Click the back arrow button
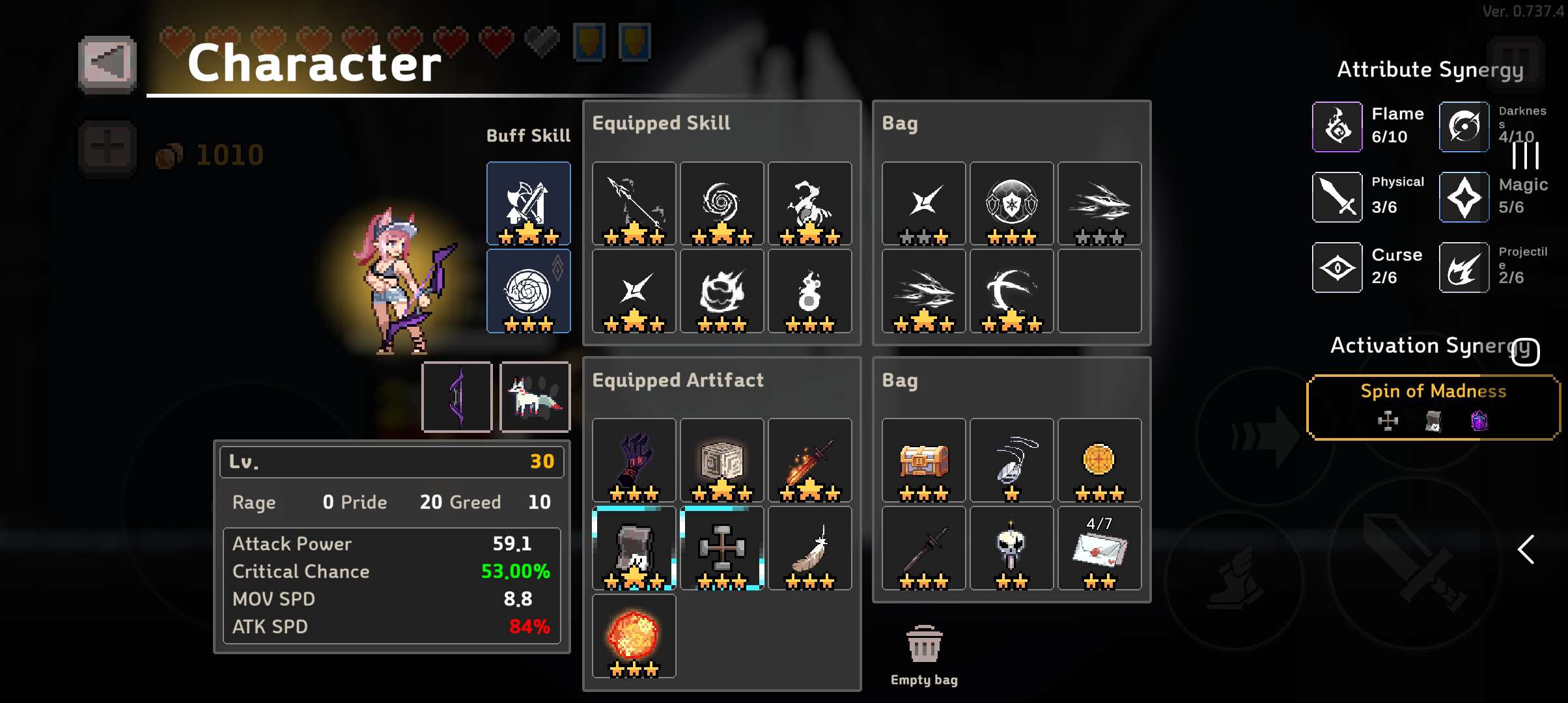 pyautogui.click(x=107, y=64)
